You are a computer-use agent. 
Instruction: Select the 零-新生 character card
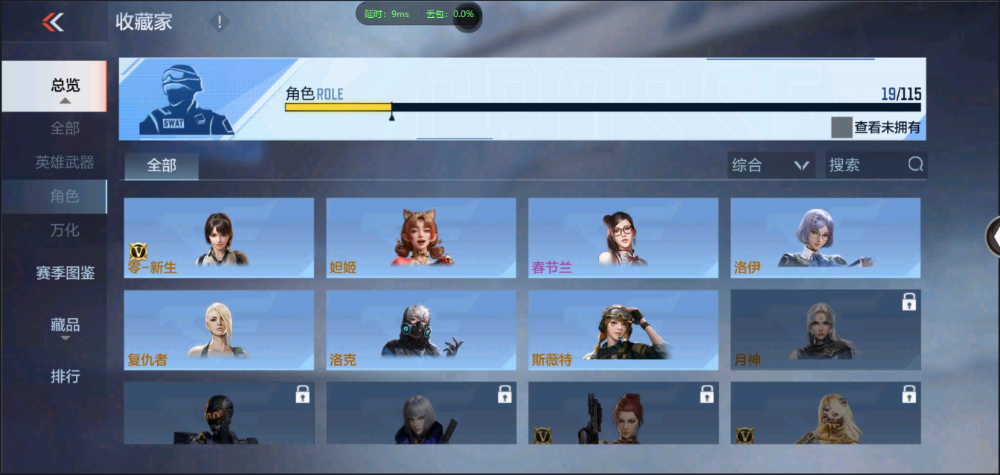[219, 238]
